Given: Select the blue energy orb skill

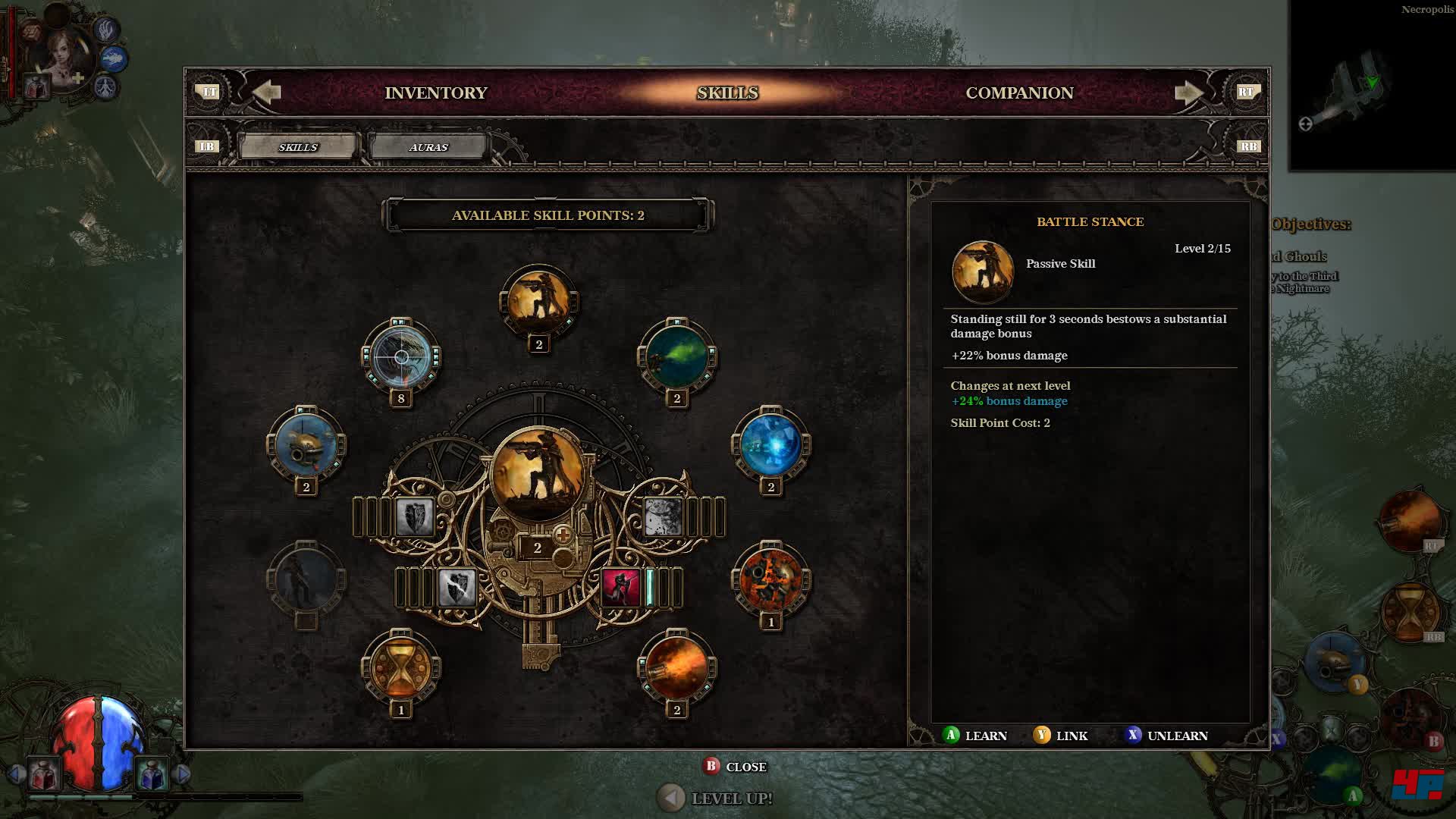Looking at the screenshot, I should click(770, 444).
